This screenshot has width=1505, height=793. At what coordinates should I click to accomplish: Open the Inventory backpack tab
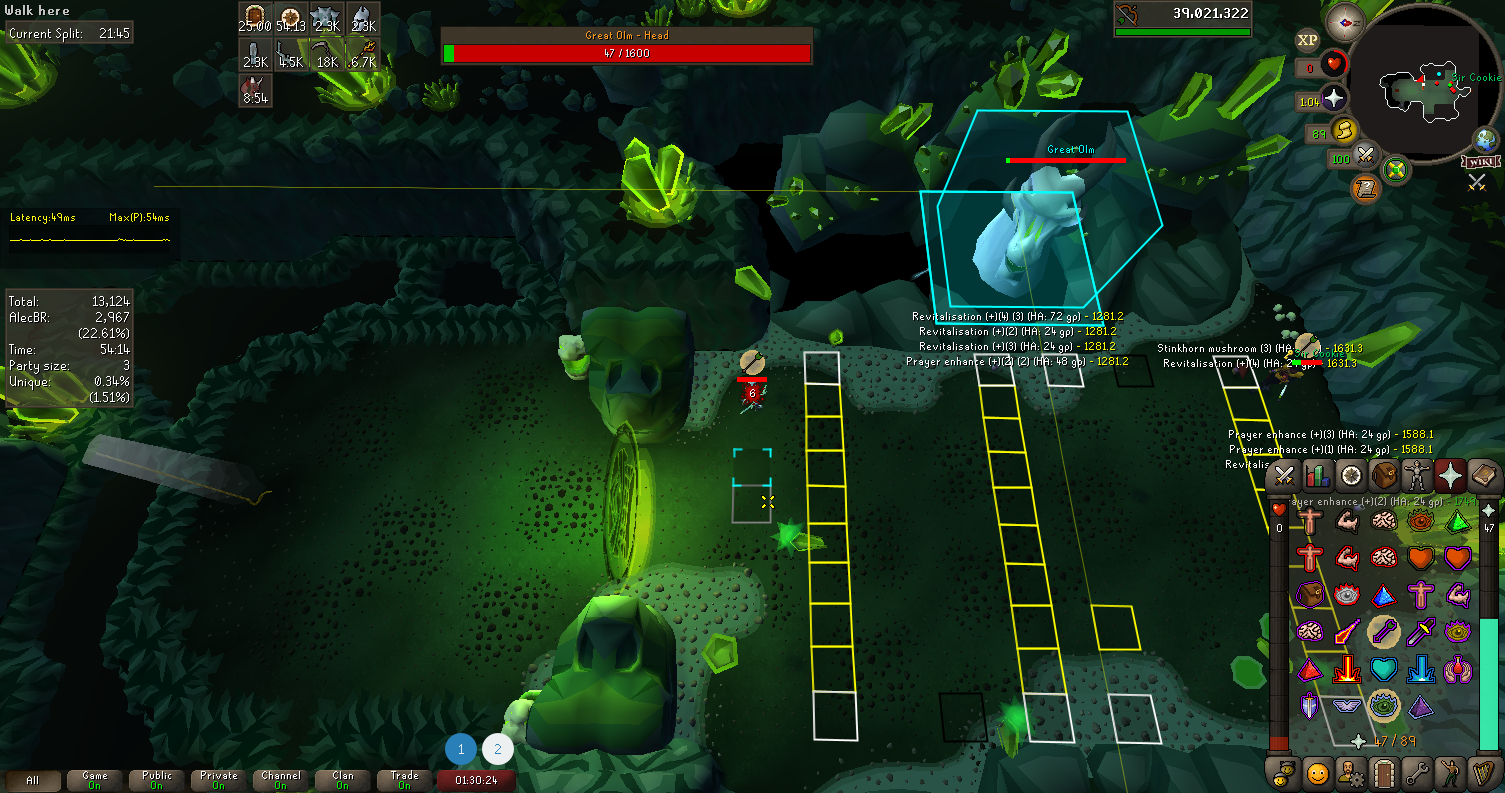[x=1385, y=476]
